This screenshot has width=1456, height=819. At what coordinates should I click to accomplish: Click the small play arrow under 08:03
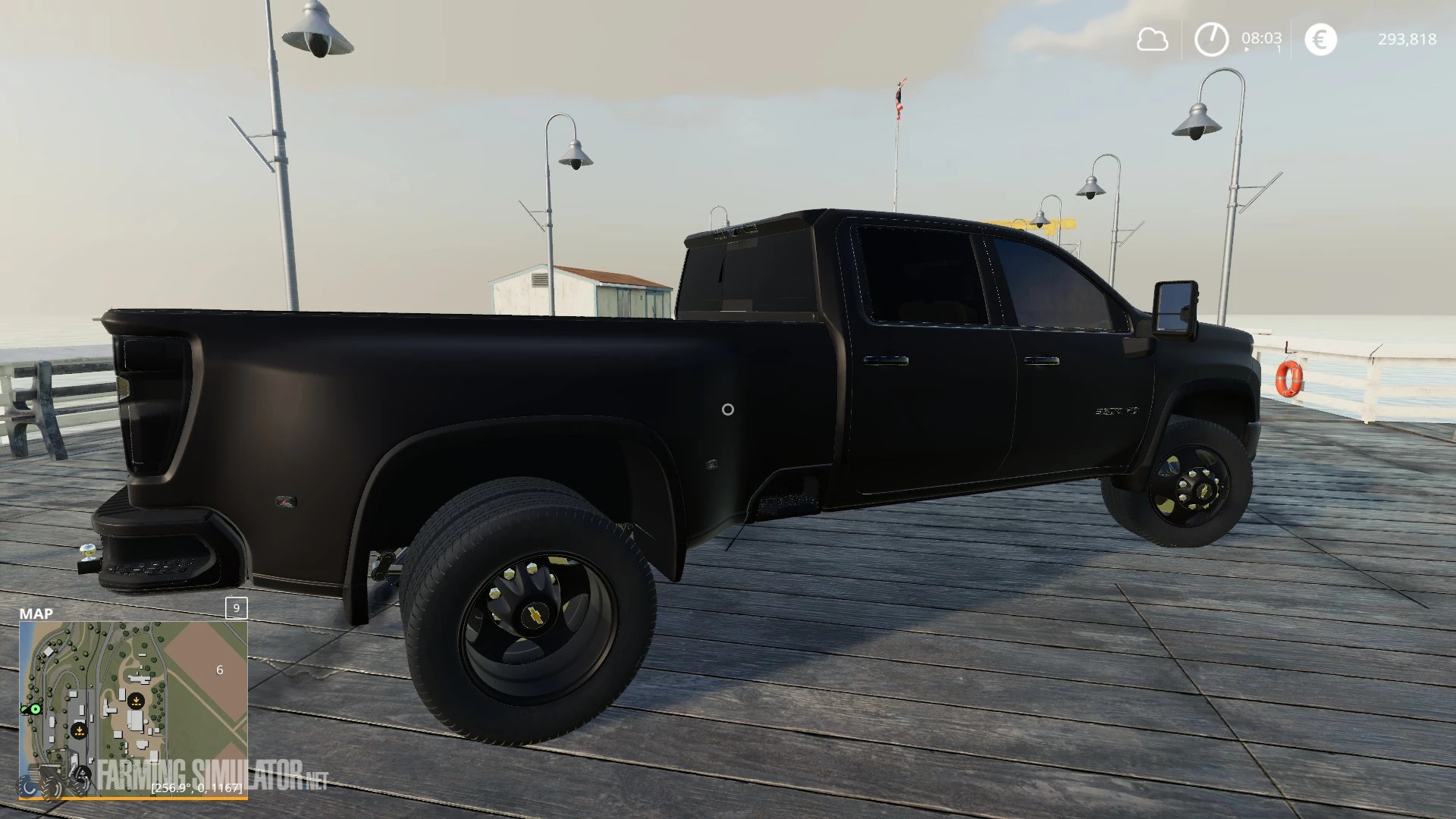1247,49
